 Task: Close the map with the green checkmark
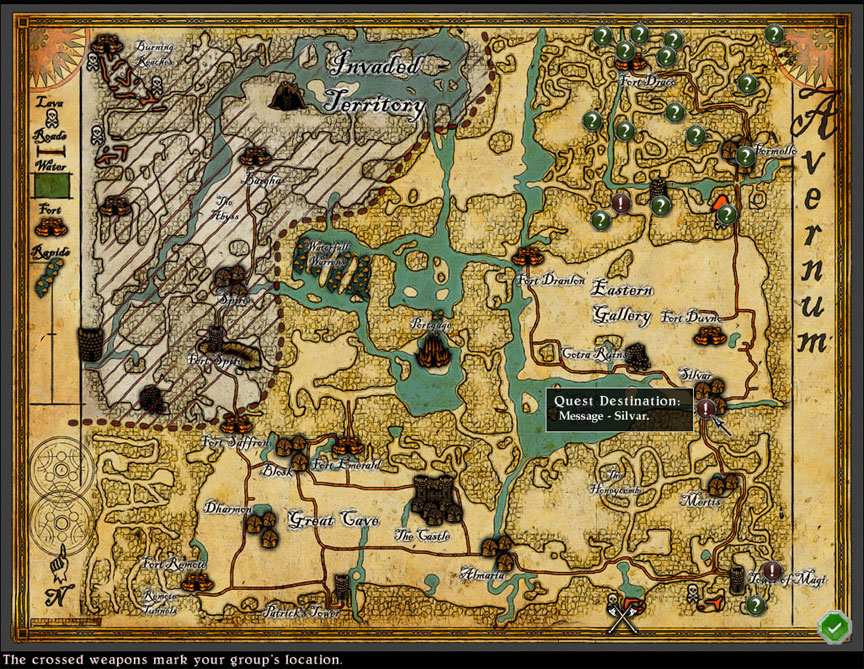pos(832,627)
